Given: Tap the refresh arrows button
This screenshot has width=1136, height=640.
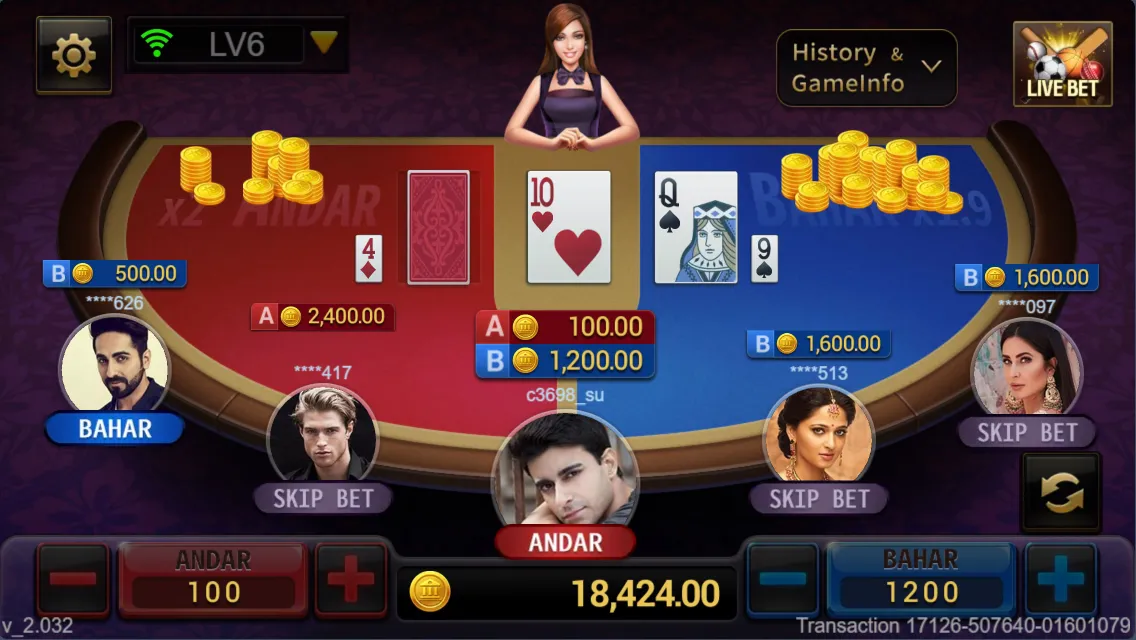Looking at the screenshot, I should tap(1060, 492).
